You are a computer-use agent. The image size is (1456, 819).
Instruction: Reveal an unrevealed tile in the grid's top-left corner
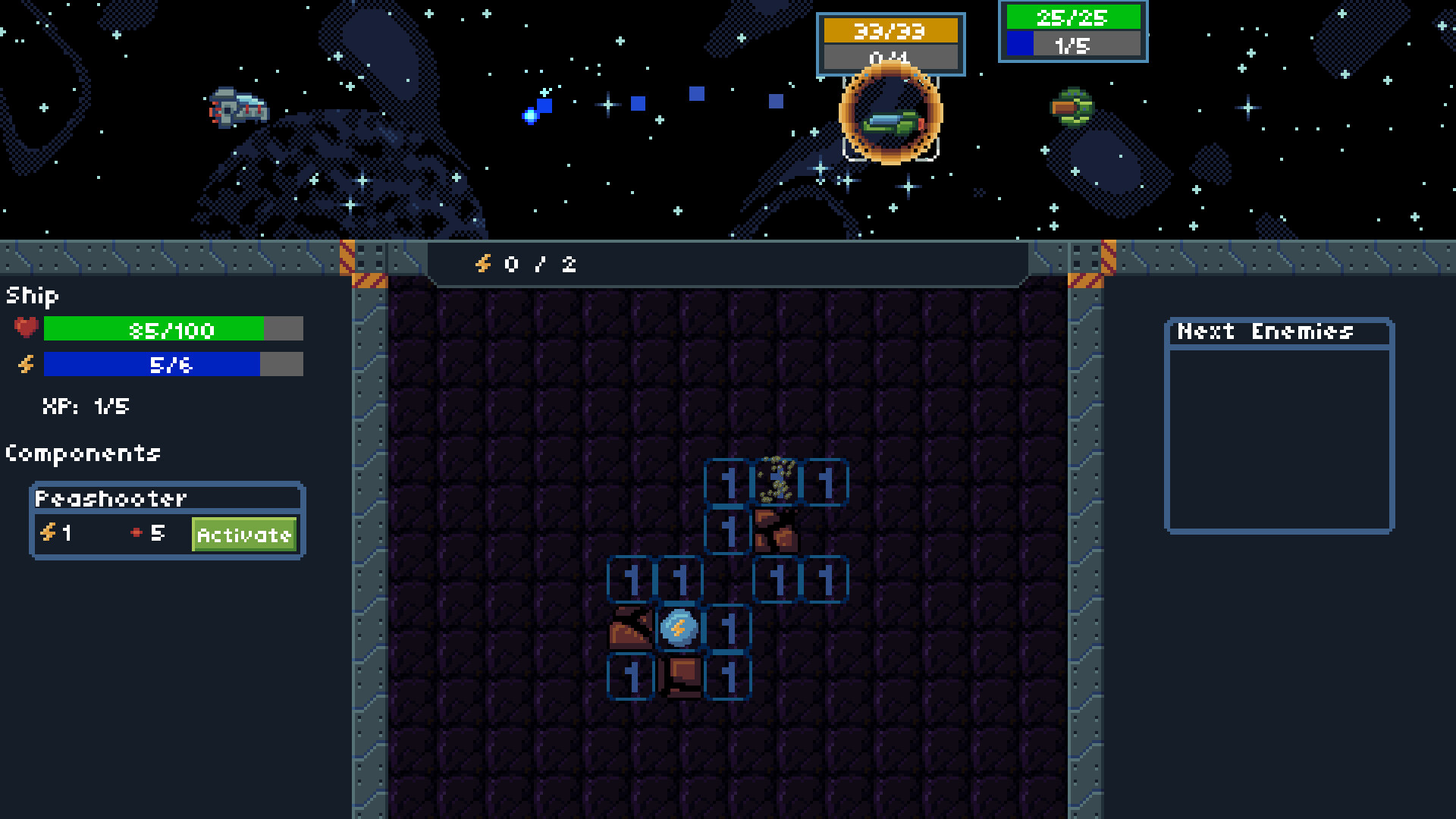tap(413, 311)
